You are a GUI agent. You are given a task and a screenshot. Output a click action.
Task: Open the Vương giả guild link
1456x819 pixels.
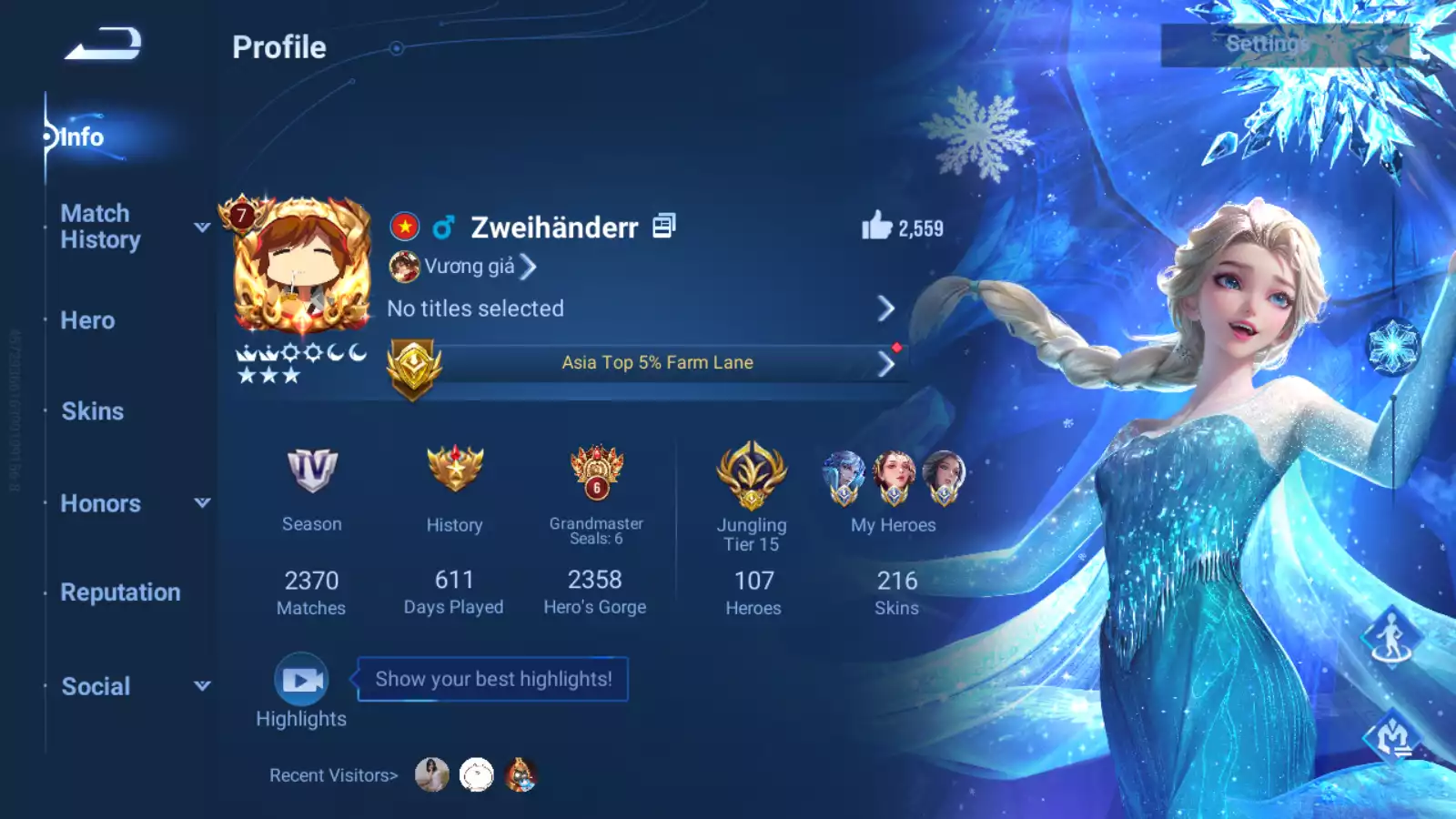(469, 267)
